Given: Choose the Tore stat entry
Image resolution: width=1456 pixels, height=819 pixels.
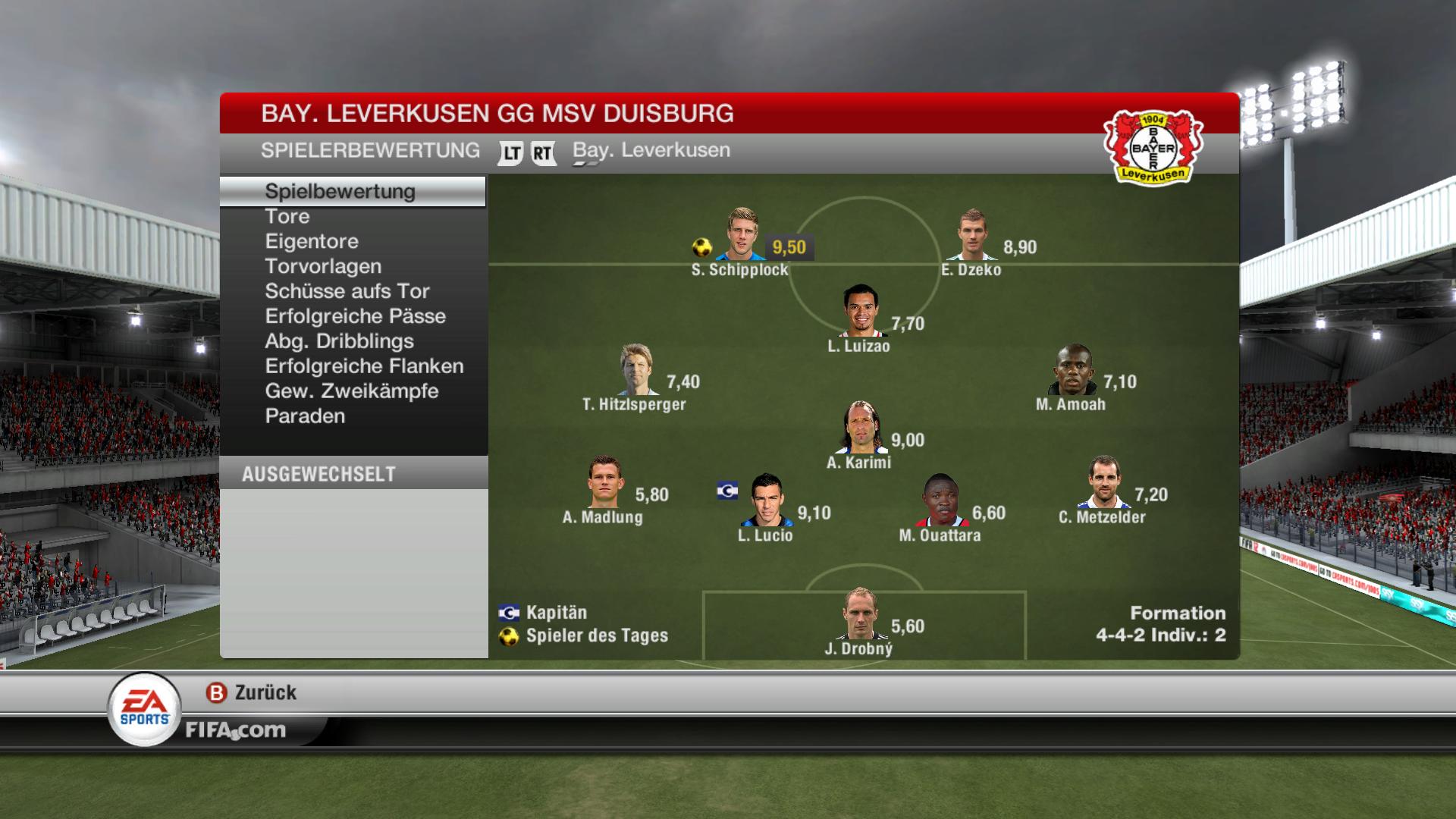Looking at the screenshot, I should click(x=287, y=216).
